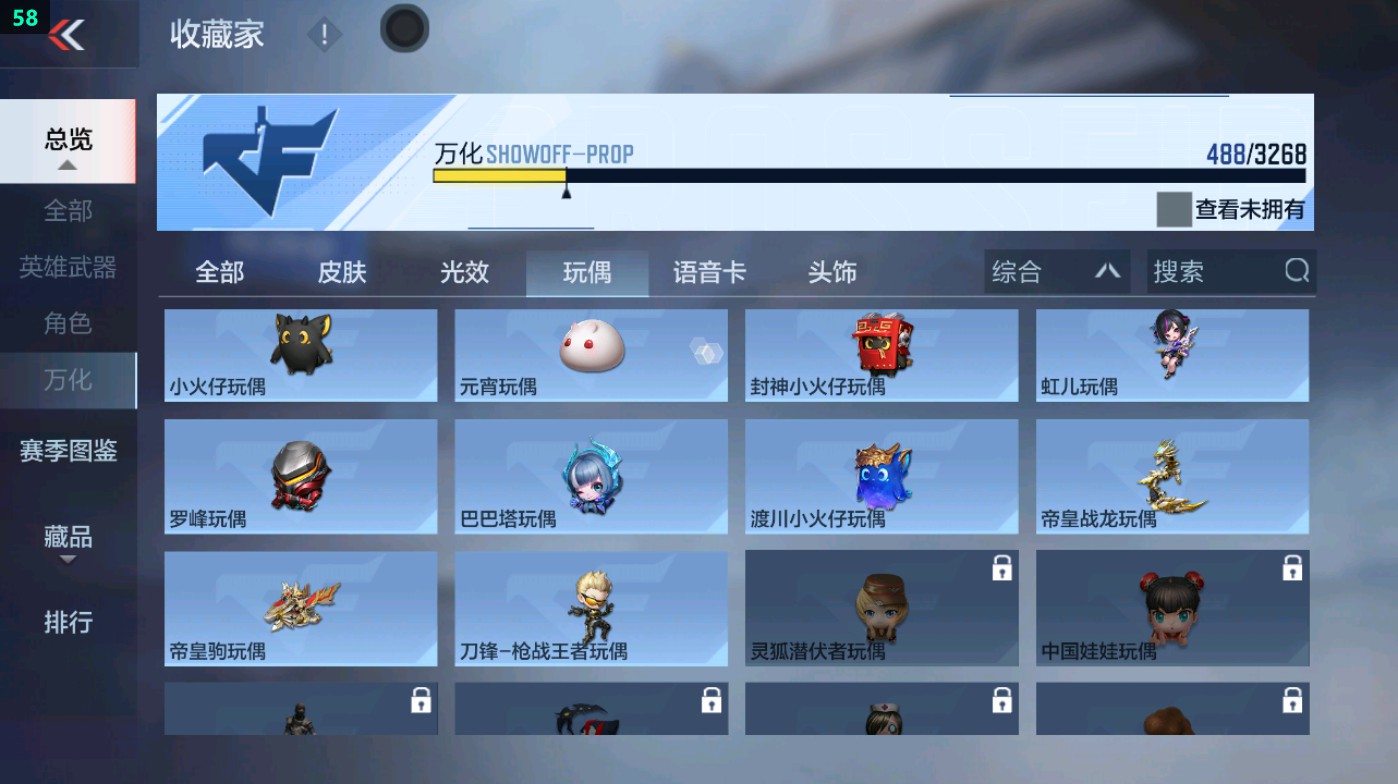The image size is (1398, 784).
Task: Switch to the 皮肤 tab
Action: (340, 271)
